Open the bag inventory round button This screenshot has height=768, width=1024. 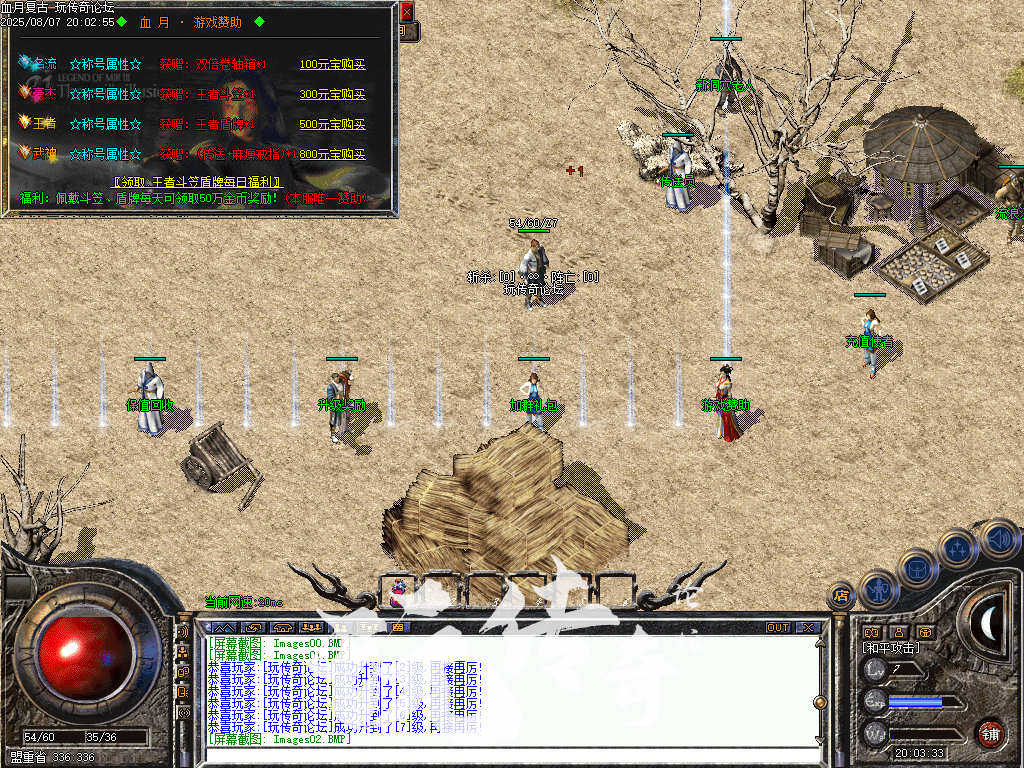click(917, 568)
